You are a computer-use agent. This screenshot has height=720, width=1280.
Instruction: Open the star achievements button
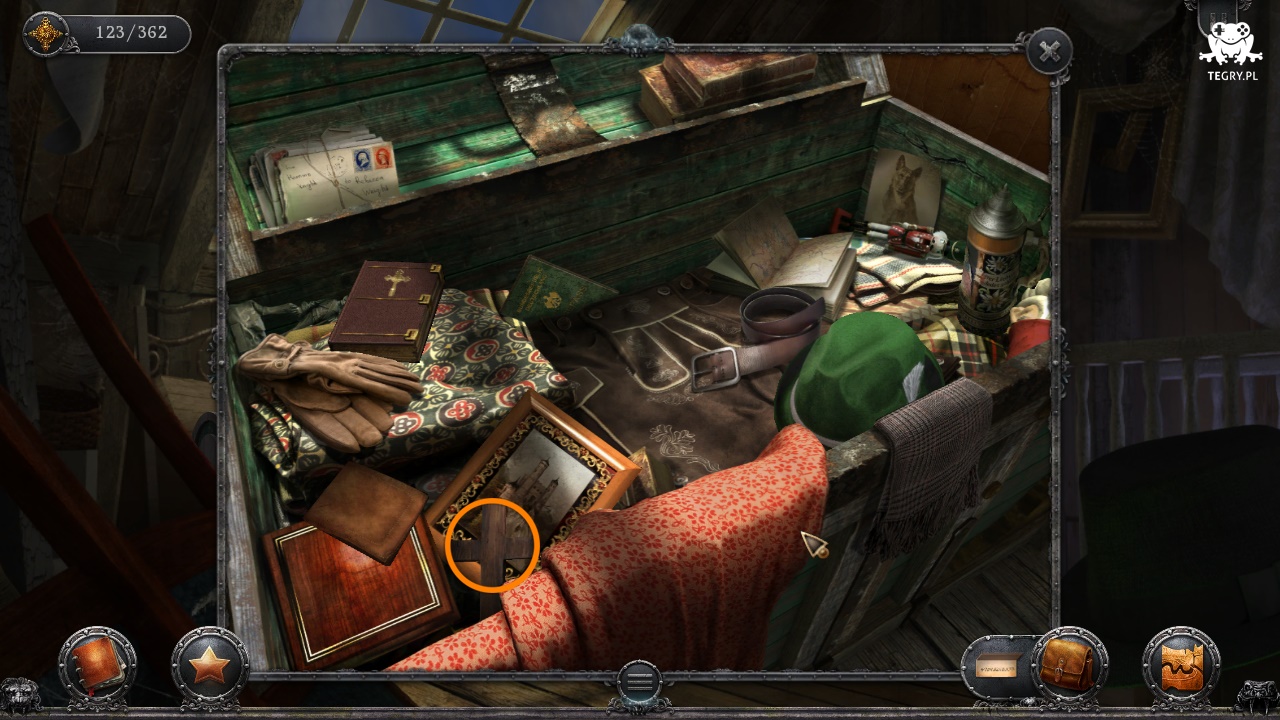coord(209,664)
